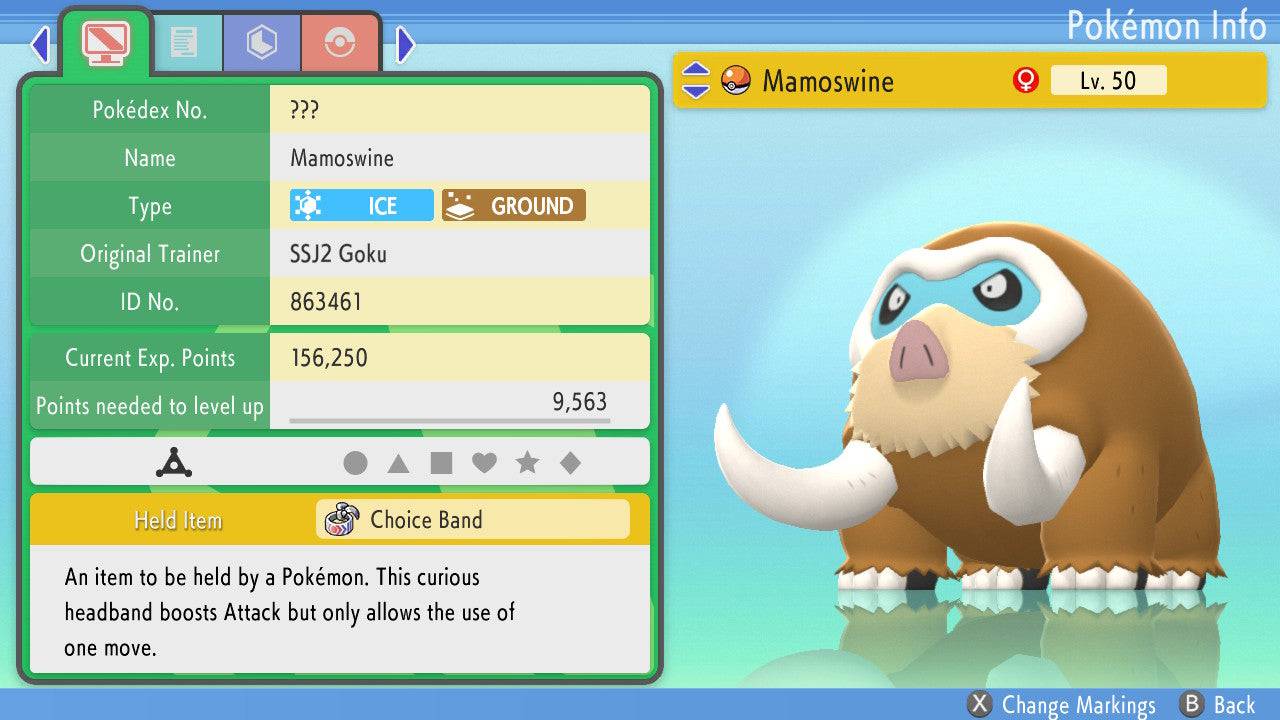
Task: Cycle Pokémon with the up-down arrows
Action: (695, 81)
